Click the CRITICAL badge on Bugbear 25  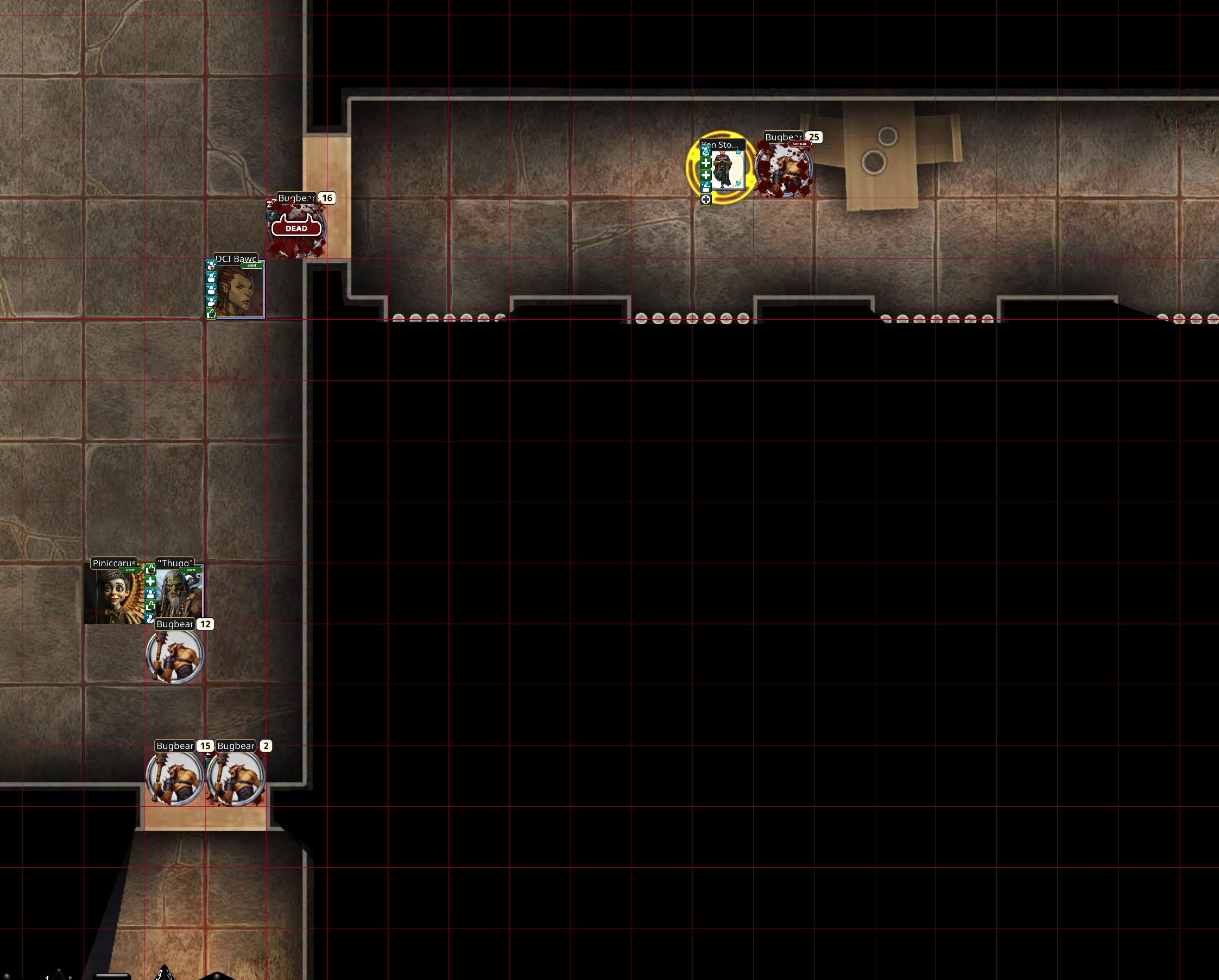(x=800, y=144)
